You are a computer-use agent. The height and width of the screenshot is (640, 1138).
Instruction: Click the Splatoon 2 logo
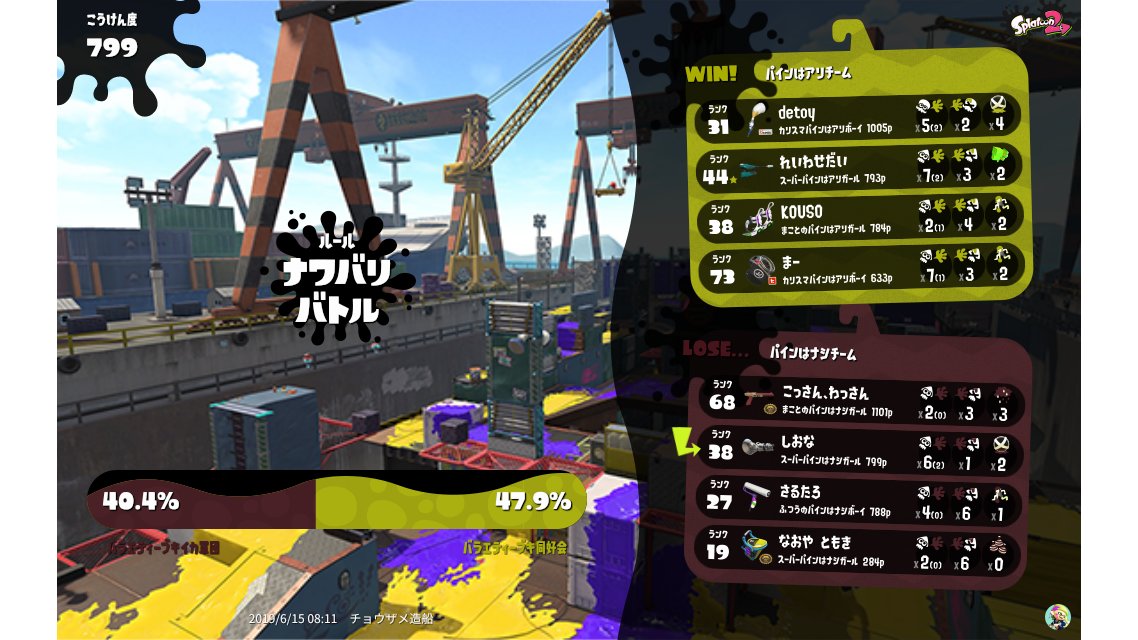click(x=1041, y=24)
